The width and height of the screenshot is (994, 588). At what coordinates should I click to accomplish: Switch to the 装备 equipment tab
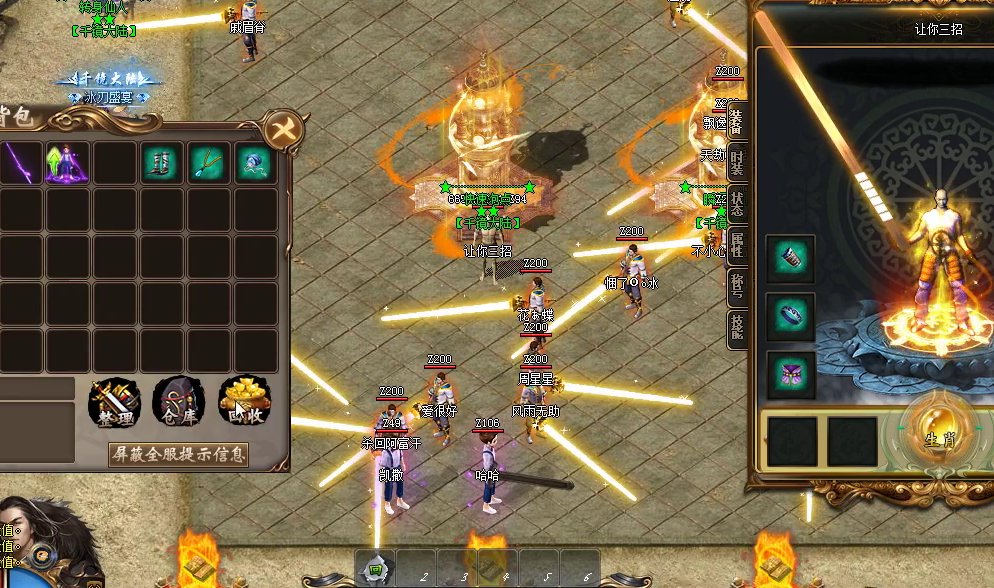click(x=737, y=121)
